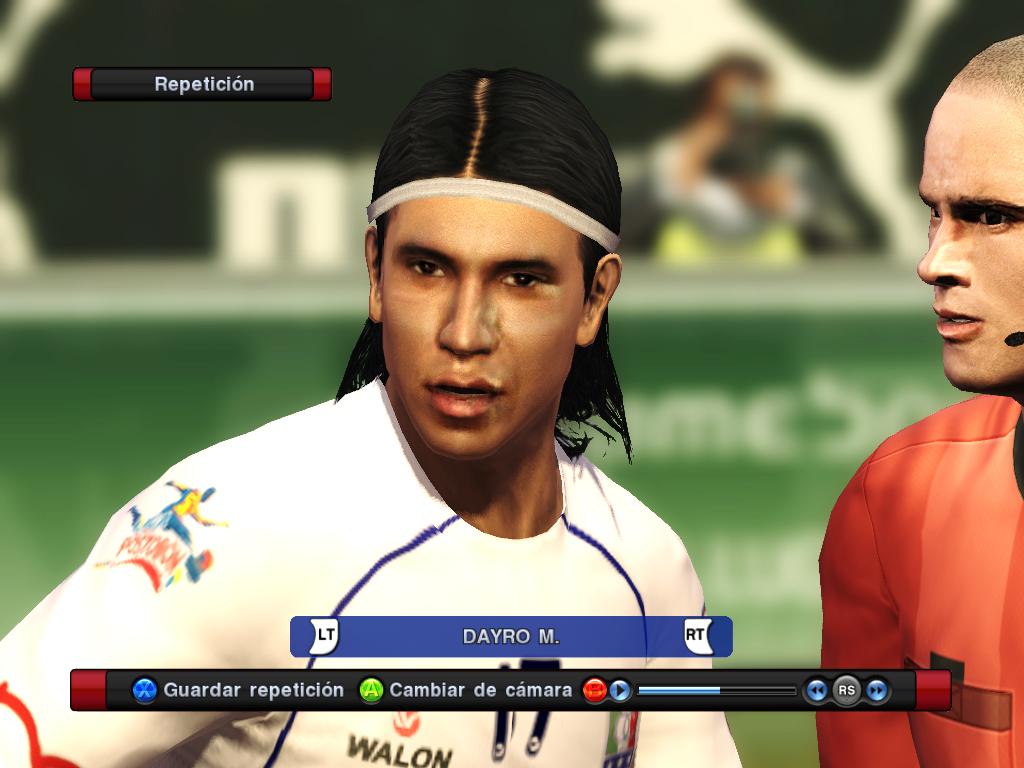Image resolution: width=1024 pixels, height=768 pixels.
Task: Rewind the replay with double-left arrows
Action: 816,690
